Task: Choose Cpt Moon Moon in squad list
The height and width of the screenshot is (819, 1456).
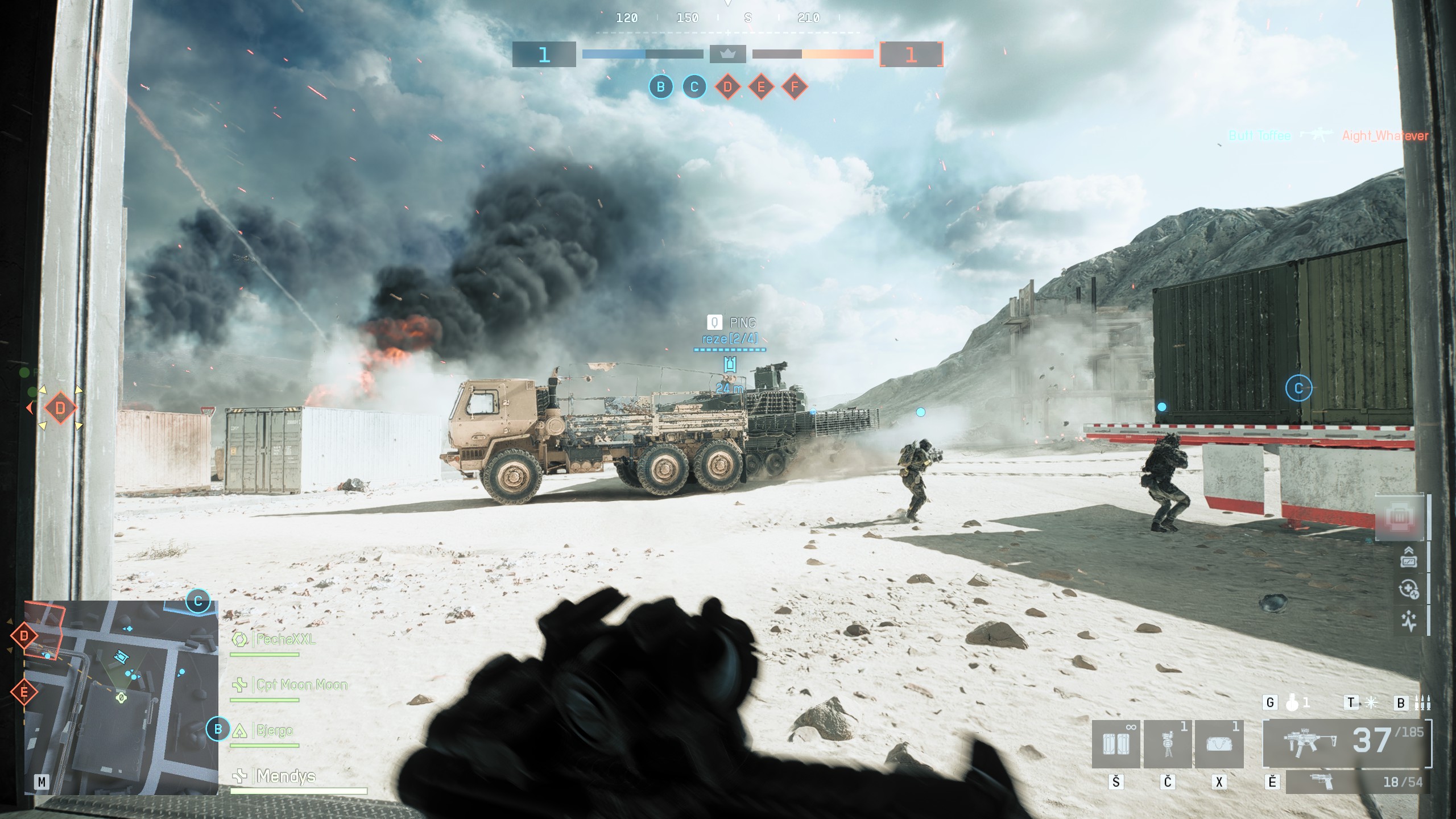Action: click(x=301, y=685)
